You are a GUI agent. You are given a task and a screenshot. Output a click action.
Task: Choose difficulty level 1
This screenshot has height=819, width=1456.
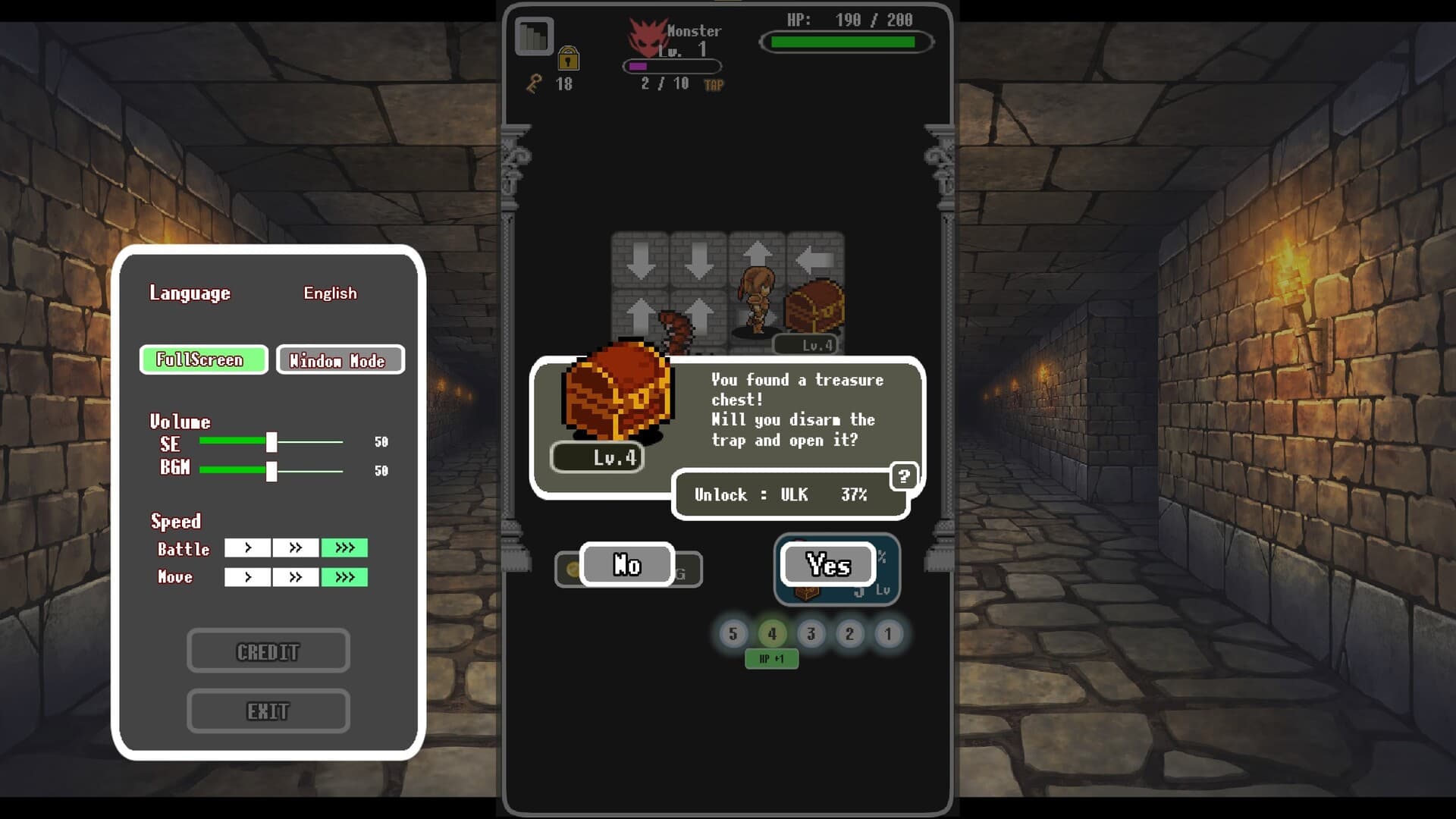click(x=889, y=634)
